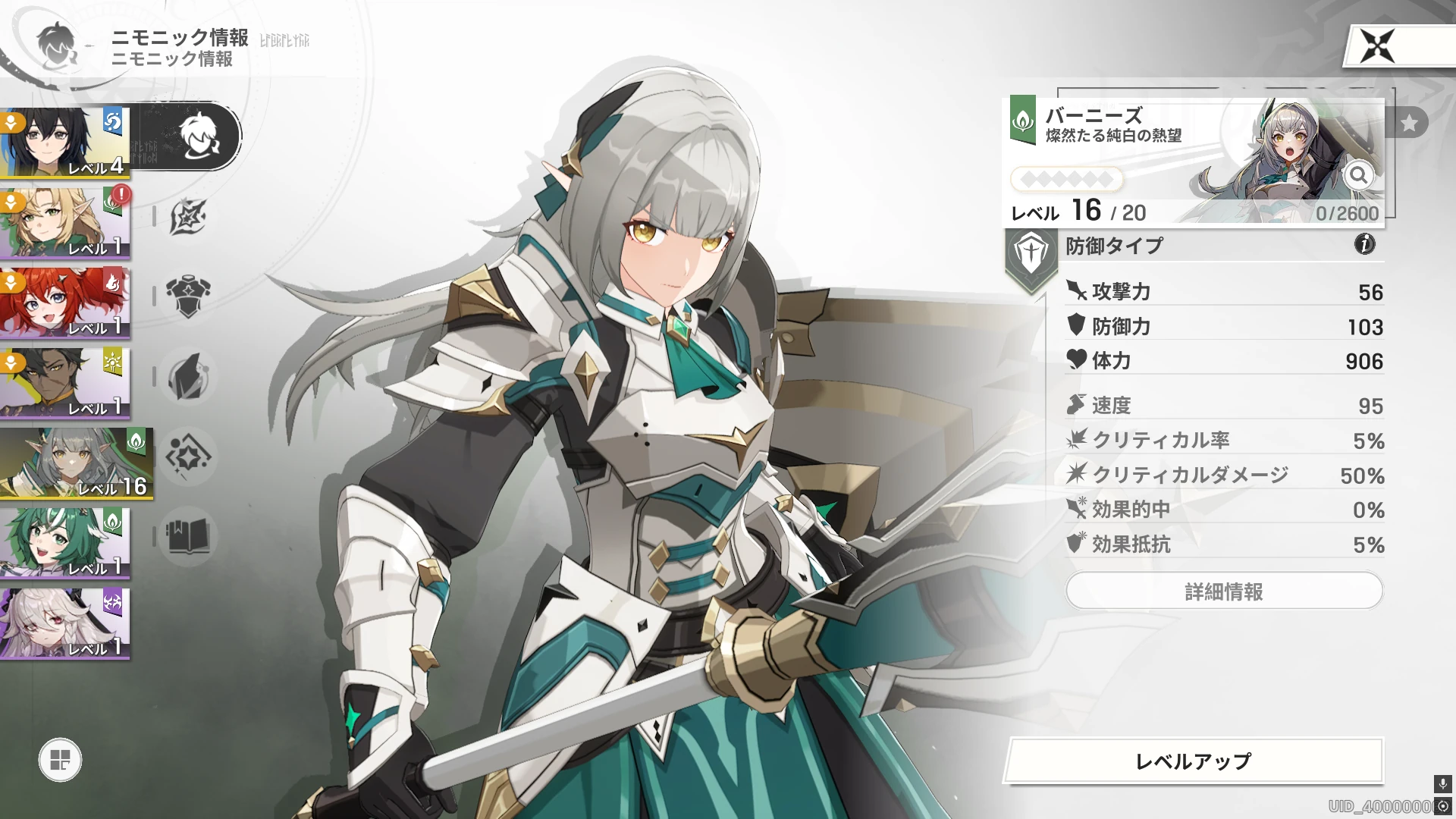Select the enhancement/talent sparkle icon
Image resolution: width=1456 pixels, height=819 pixels.
(x=187, y=457)
